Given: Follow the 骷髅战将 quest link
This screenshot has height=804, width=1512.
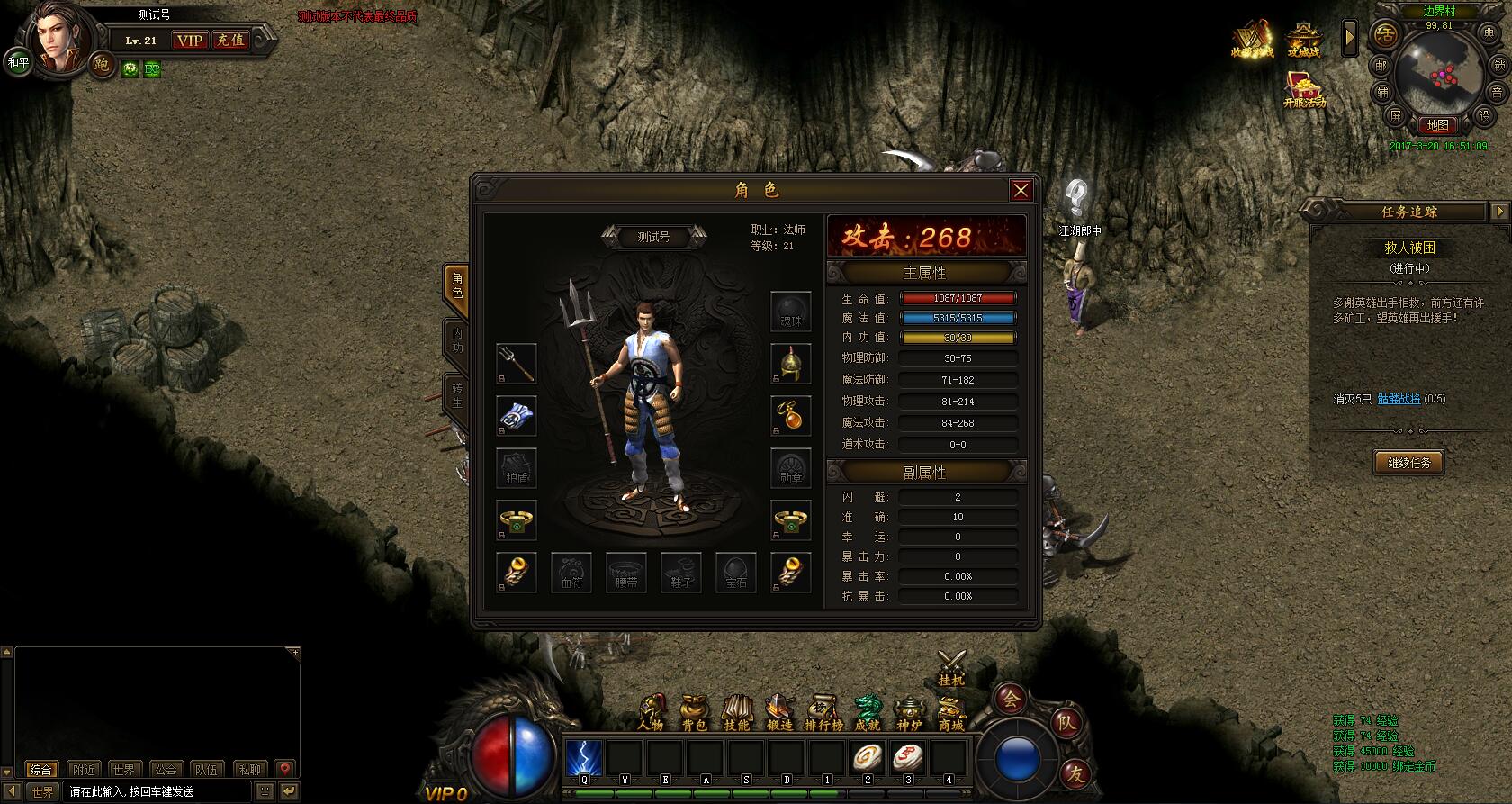Looking at the screenshot, I should [x=1399, y=399].
